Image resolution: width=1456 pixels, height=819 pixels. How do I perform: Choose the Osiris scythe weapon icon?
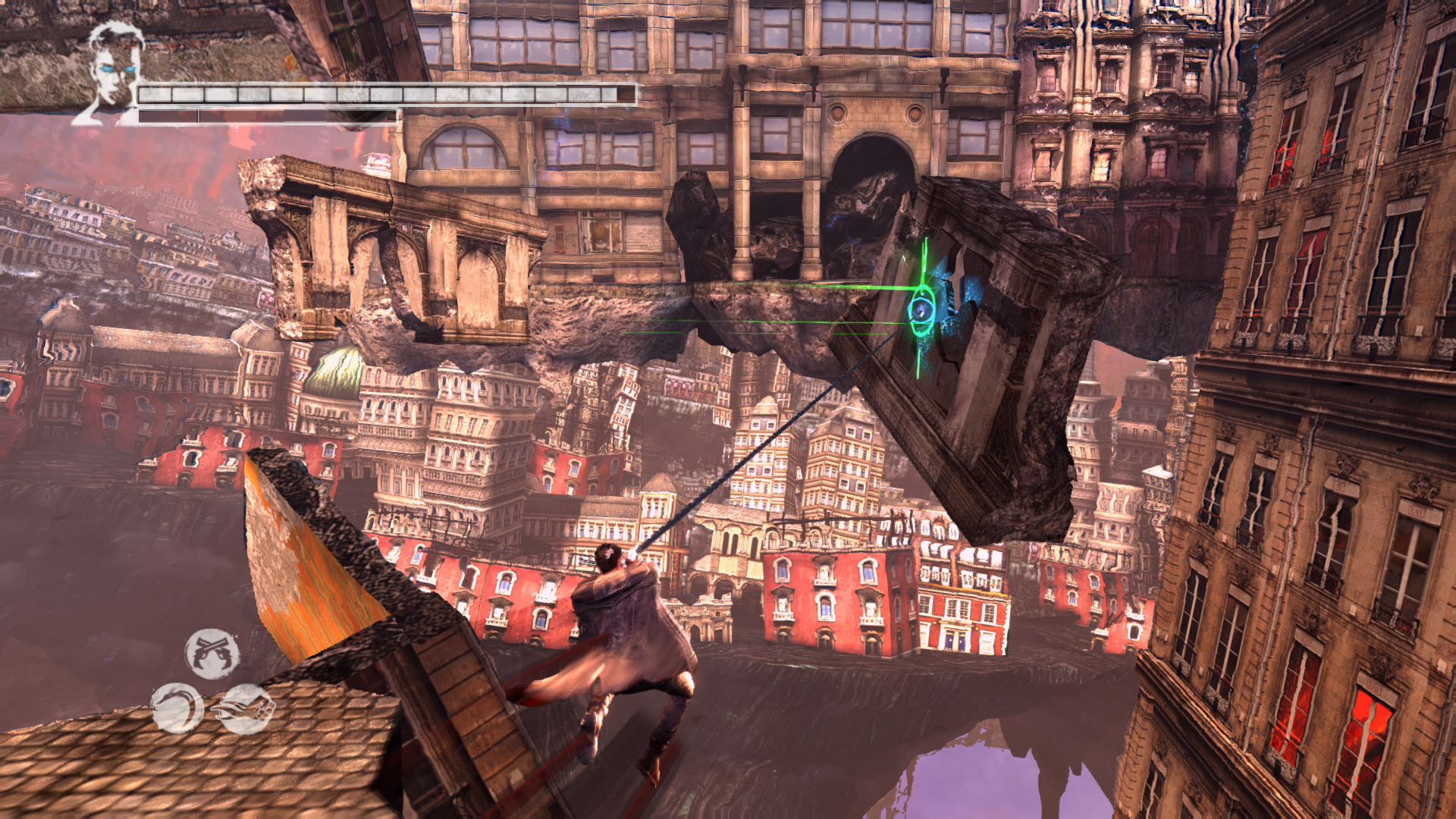point(177,708)
